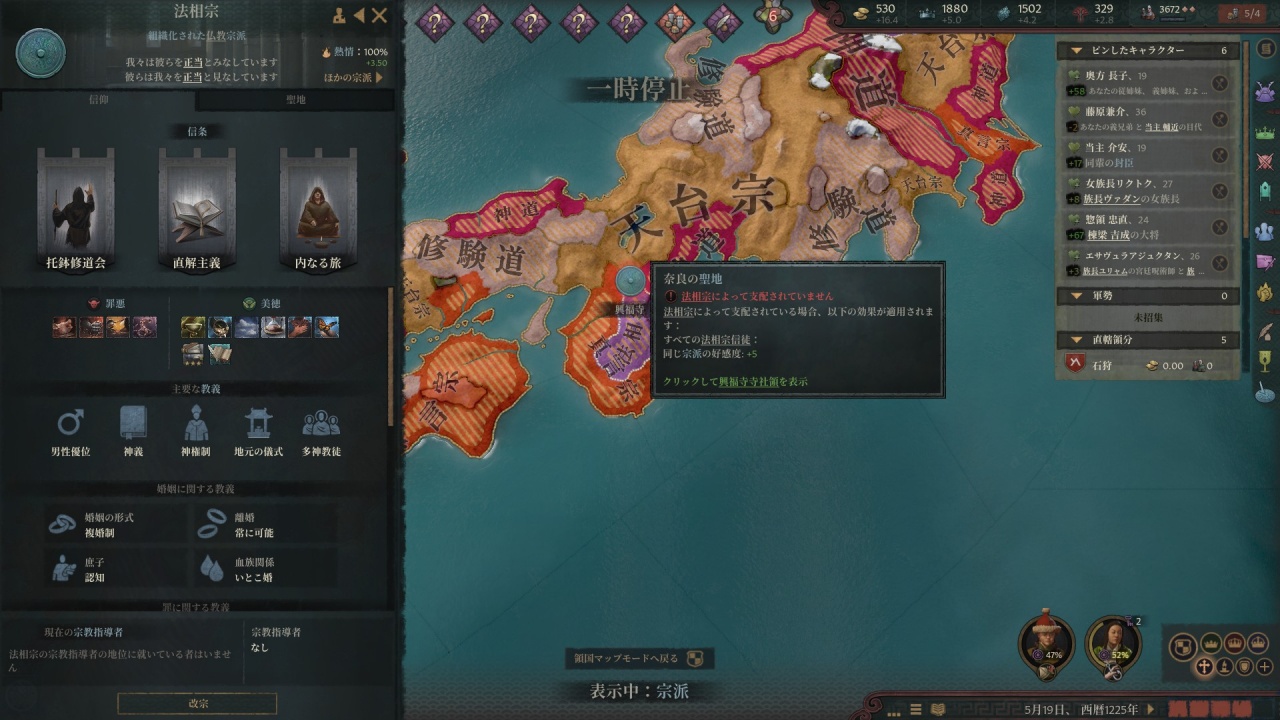The width and height of the screenshot is (1280, 720).
Task: Collapse the 軍勢 armies section
Action: click(x=1076, y=296)
